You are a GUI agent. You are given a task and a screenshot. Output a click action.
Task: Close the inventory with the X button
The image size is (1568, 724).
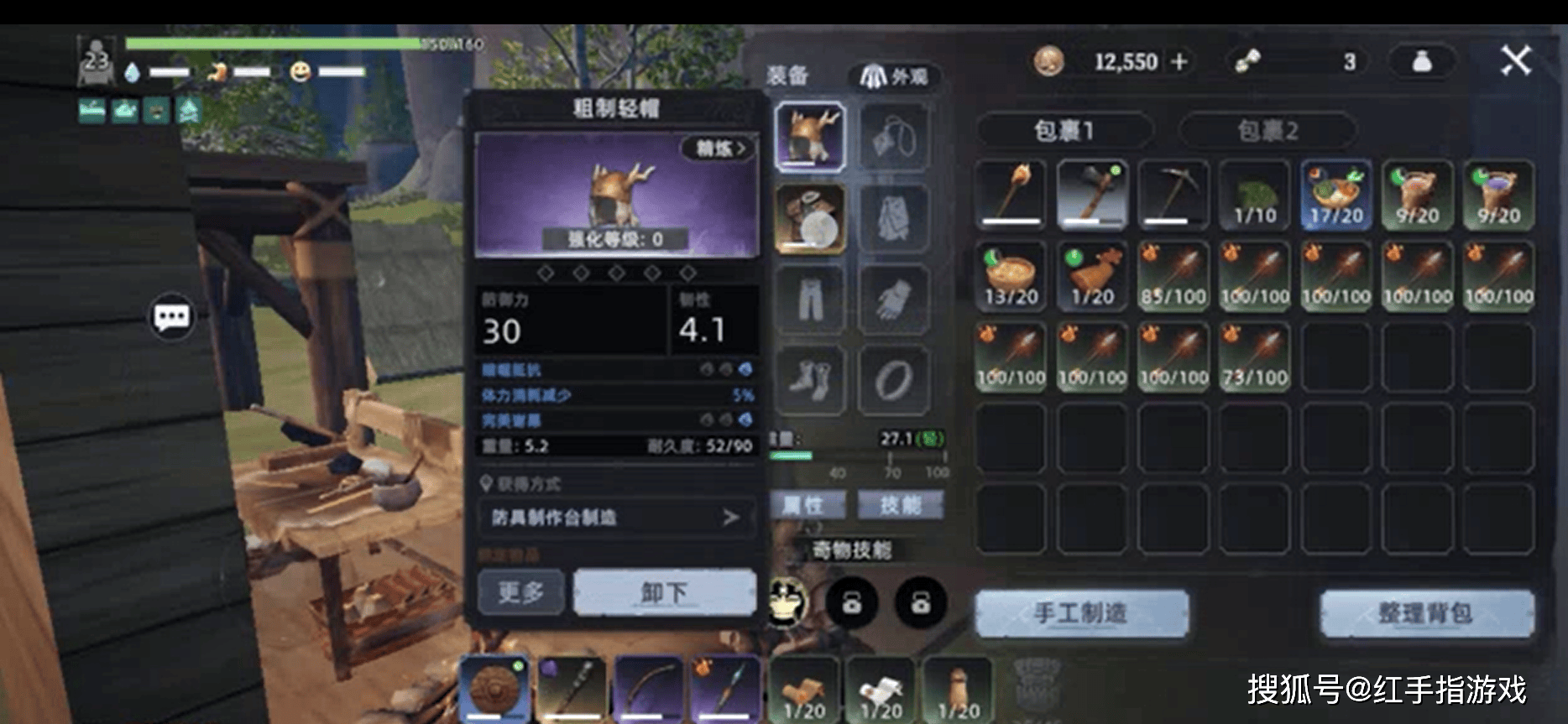(x=1515, y=60)
